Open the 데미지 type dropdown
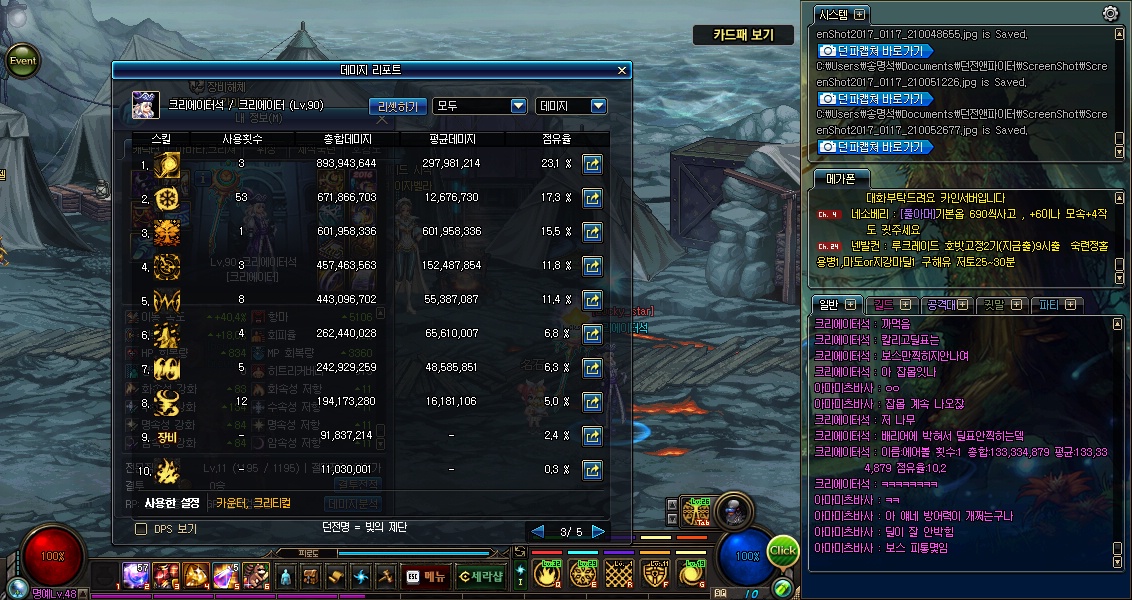The height and width of the screenshot is (600, 1132). (x=572, y=106)
